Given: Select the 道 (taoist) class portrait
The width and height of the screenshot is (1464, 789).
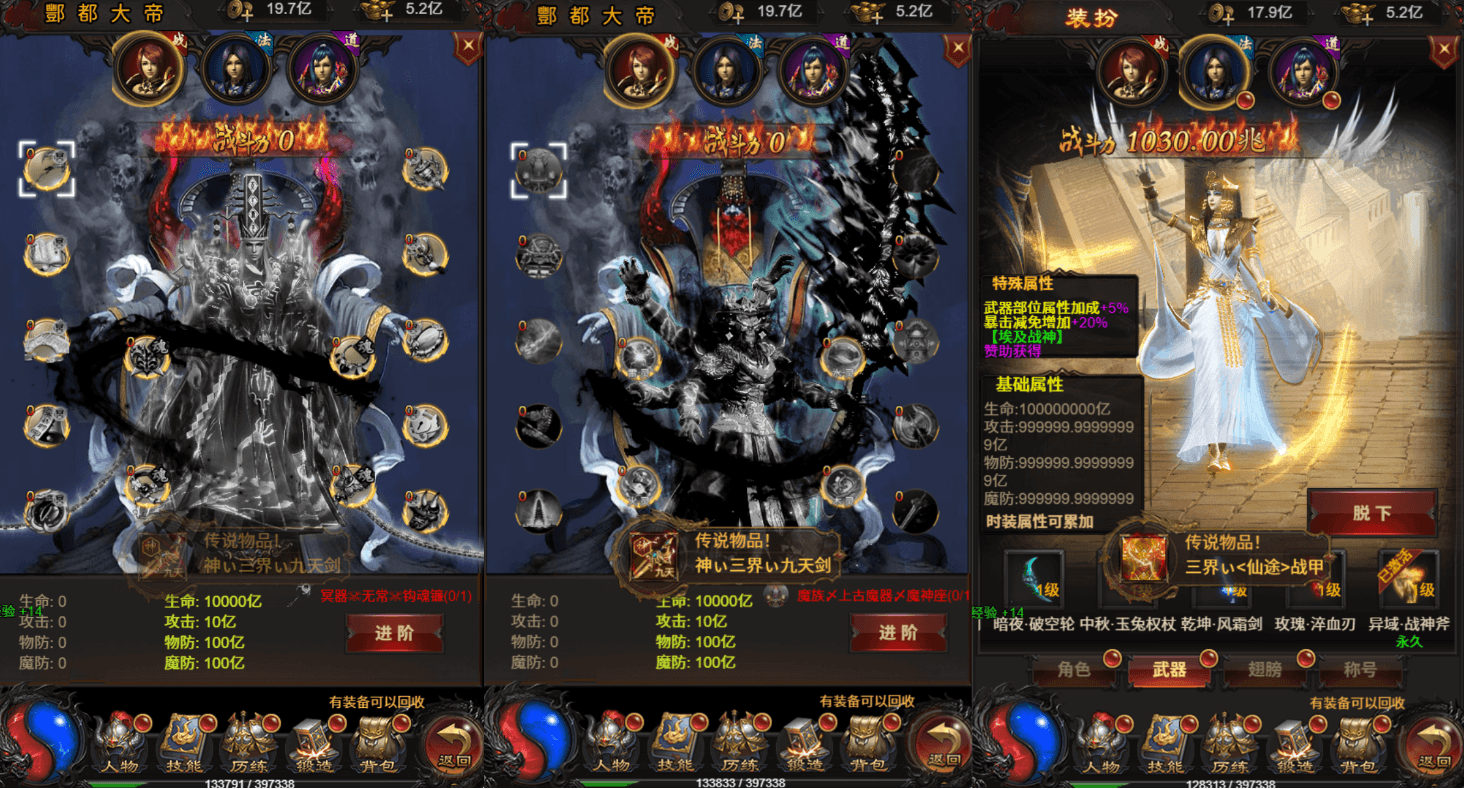Looking at the screenshot, I should [x=323, y=70].
